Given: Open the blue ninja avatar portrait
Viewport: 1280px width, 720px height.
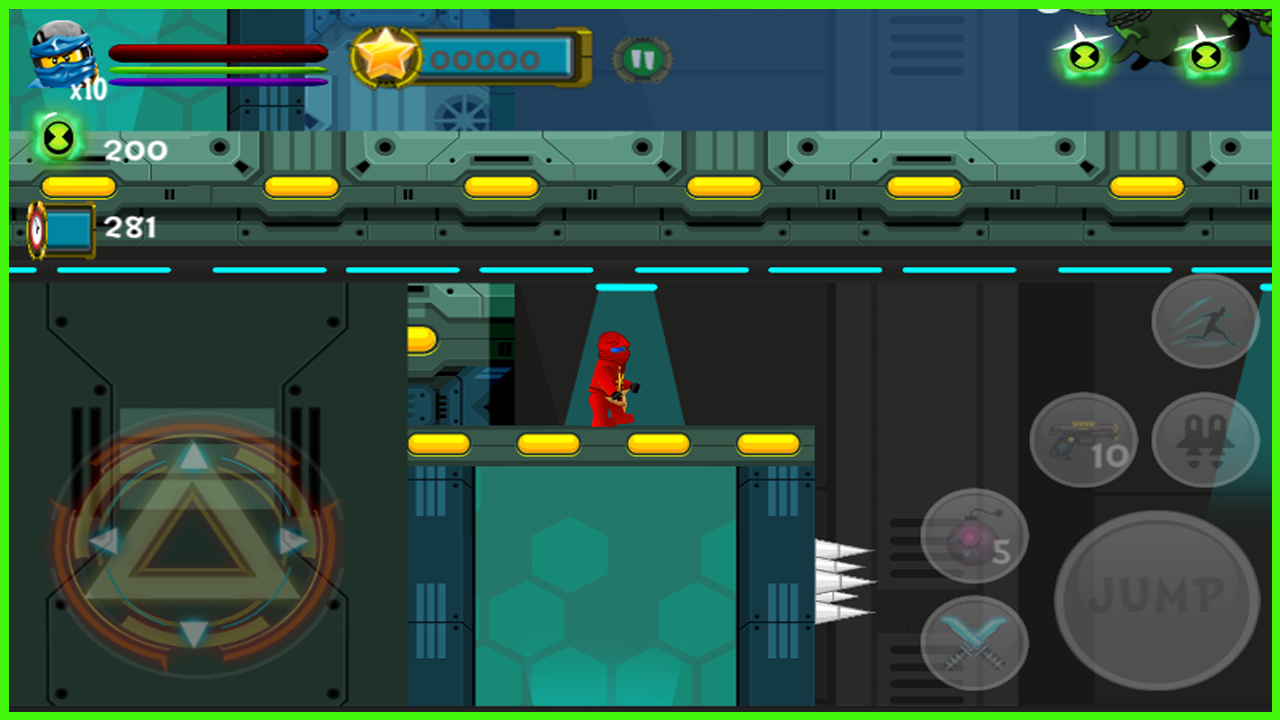Looking at the screenshot, I should click(x=62, y=55).
